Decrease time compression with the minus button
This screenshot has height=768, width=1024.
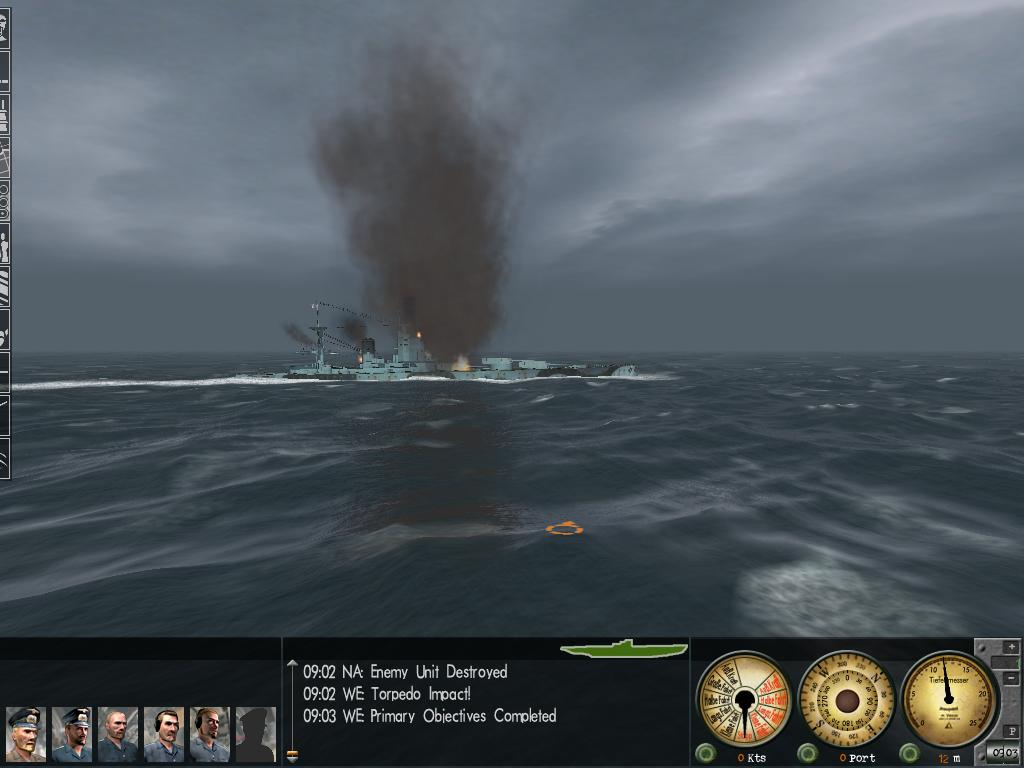click(x=1011, y=679)
